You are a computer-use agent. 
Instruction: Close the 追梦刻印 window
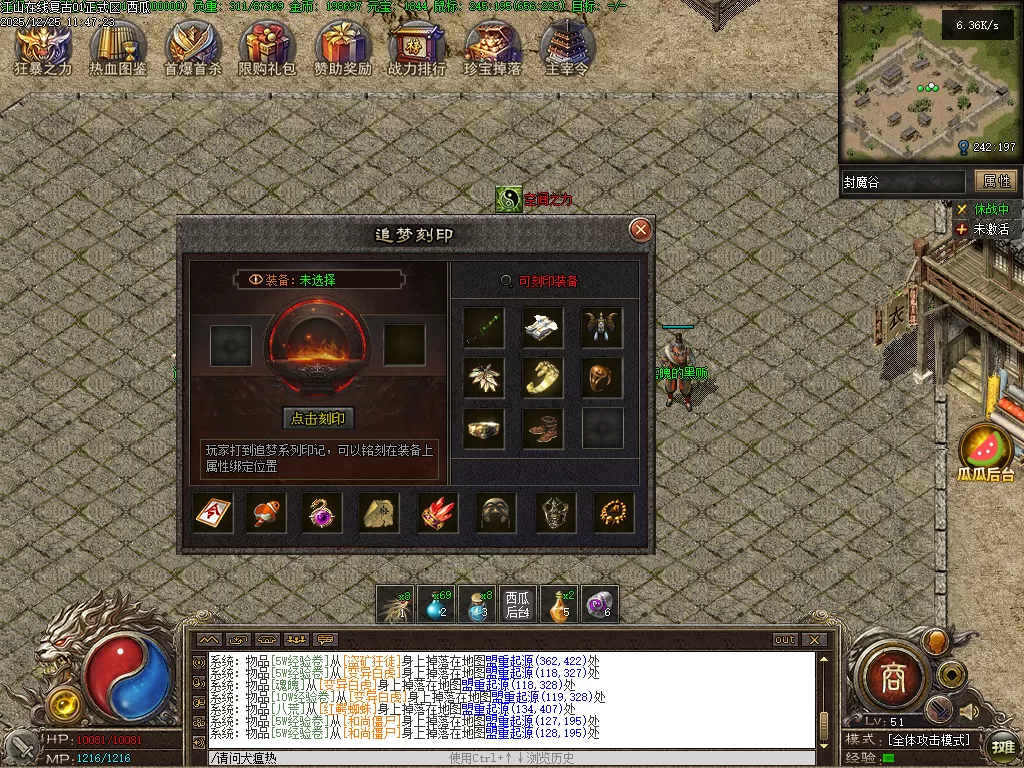tap(640, 231)
